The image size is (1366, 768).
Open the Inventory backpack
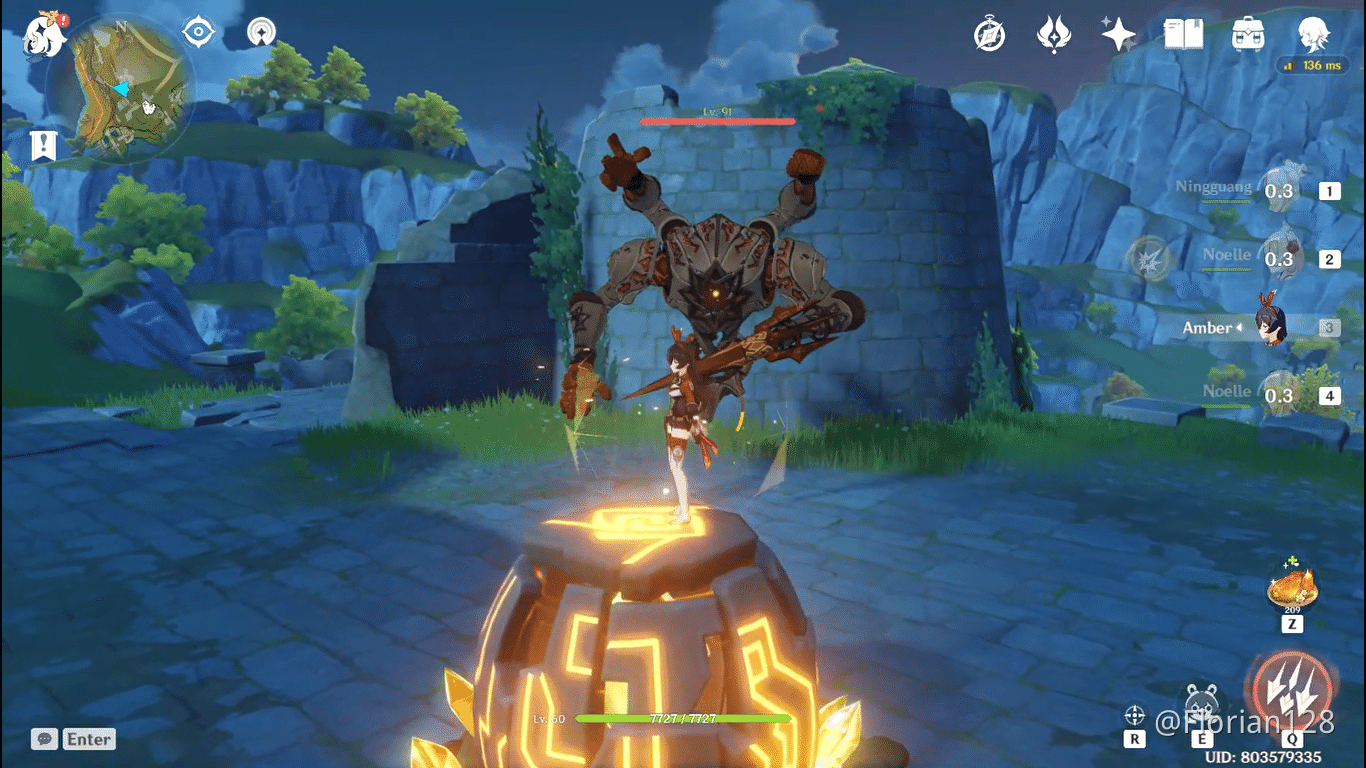pyautogui.click(x=1246, y=33)
